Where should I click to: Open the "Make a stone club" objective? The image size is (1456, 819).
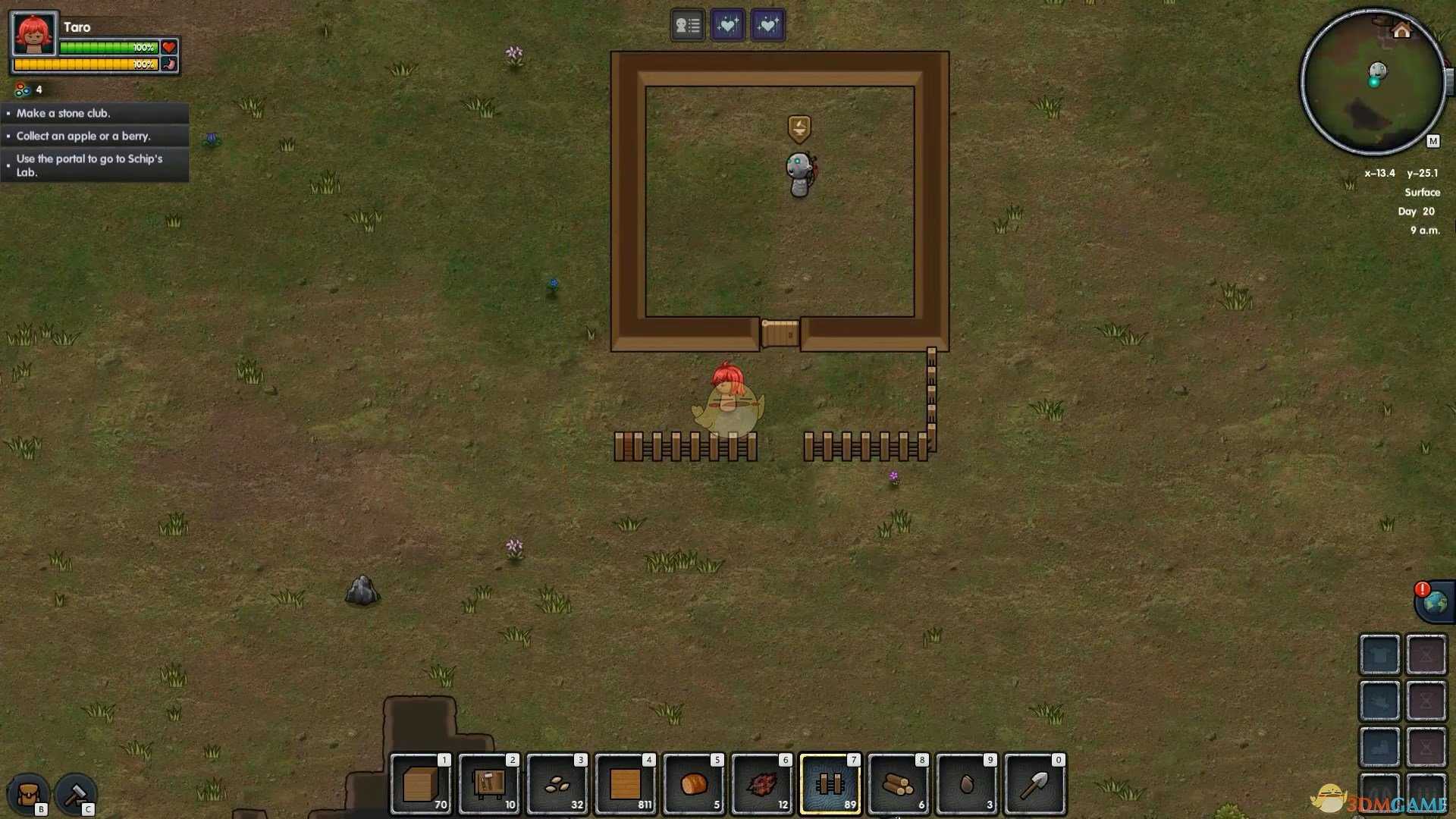[95, 113]
